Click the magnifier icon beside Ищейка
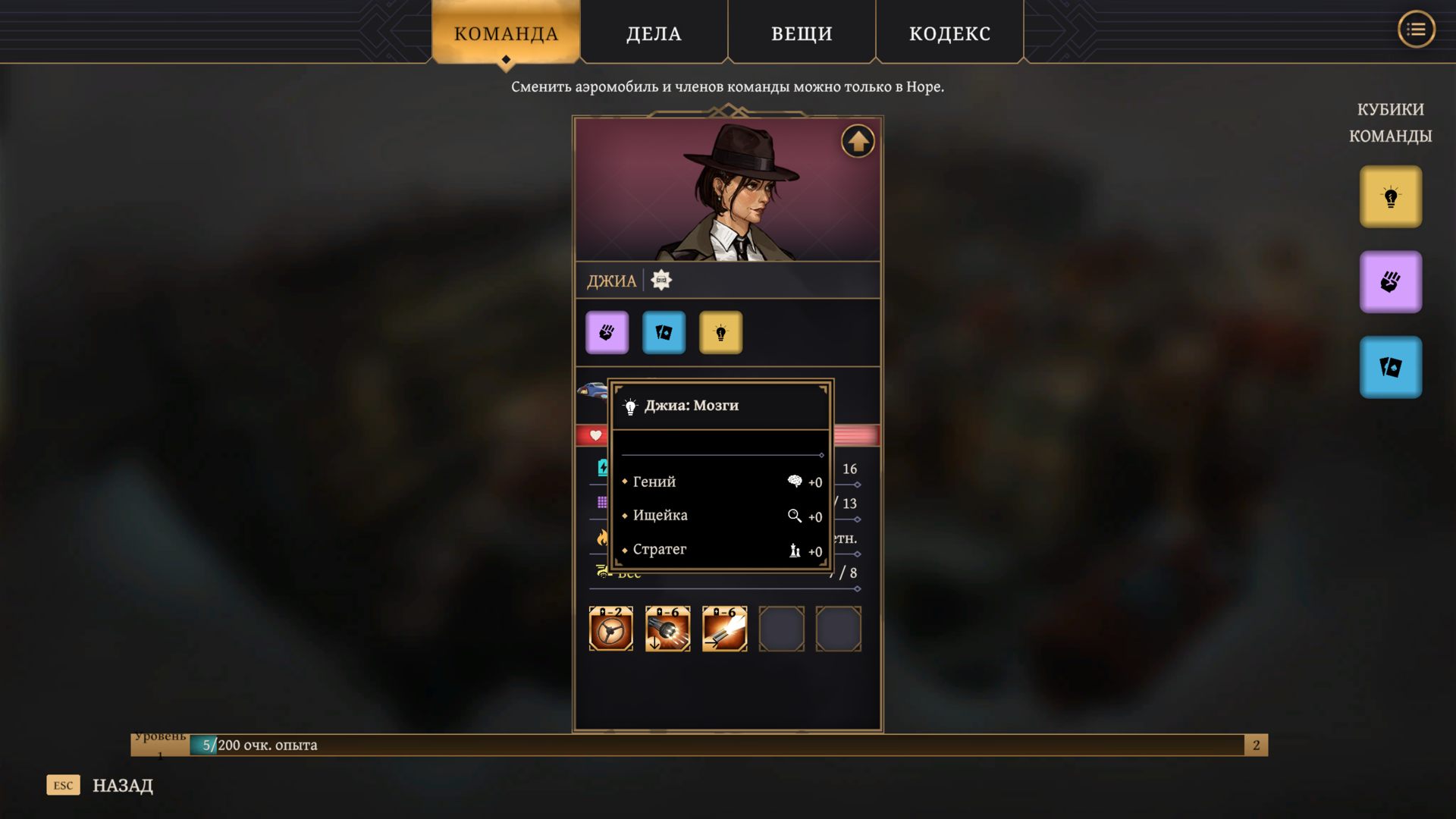The image size is (1456, 819). (795, 516)
